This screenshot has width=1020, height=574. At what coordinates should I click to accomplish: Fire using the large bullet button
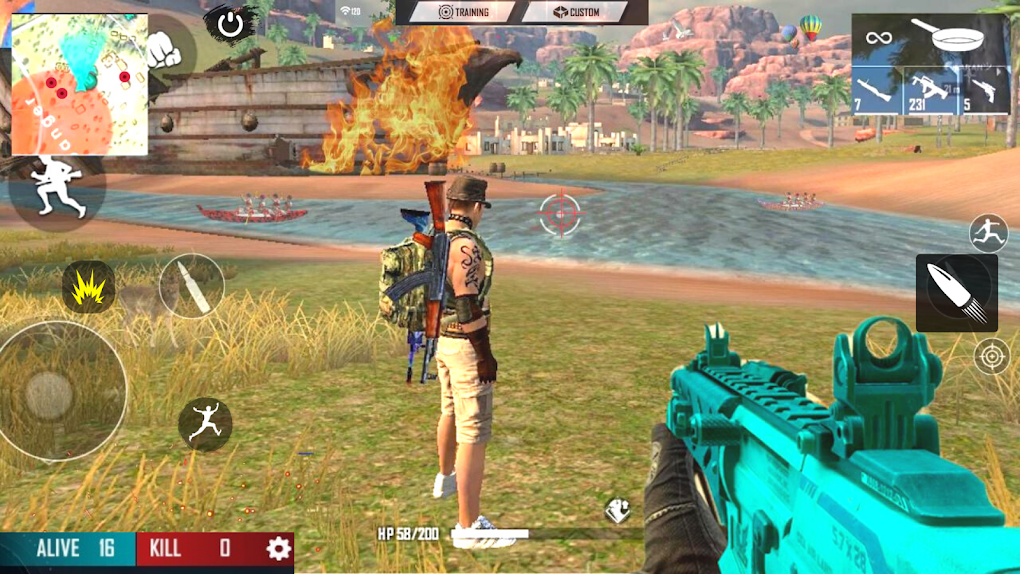[956, 293]
